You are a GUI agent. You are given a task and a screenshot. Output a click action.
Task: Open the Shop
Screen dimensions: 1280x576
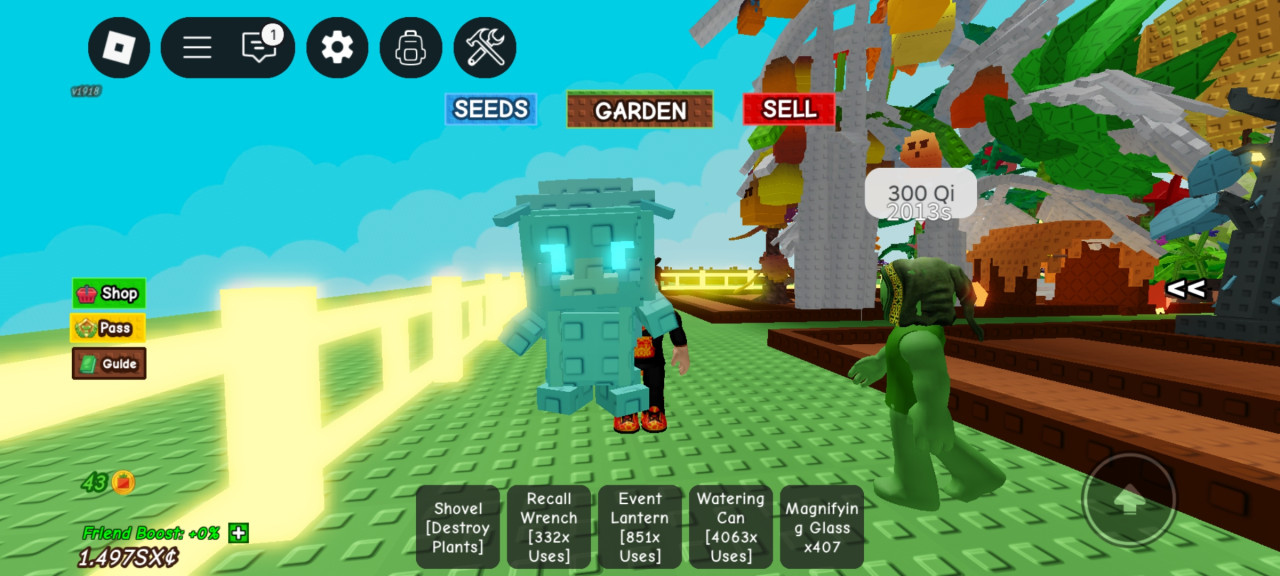coord(109,293)
